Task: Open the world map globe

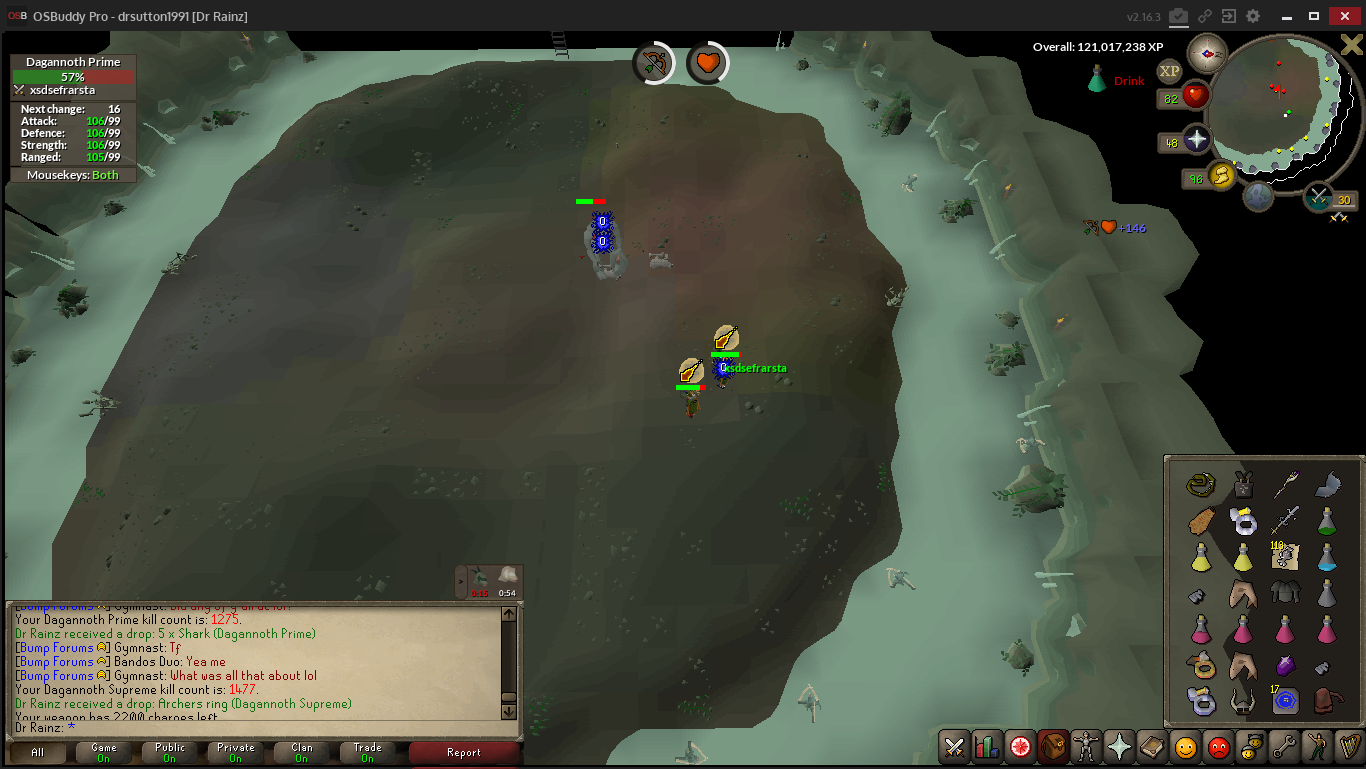Action: [1258, 197]
